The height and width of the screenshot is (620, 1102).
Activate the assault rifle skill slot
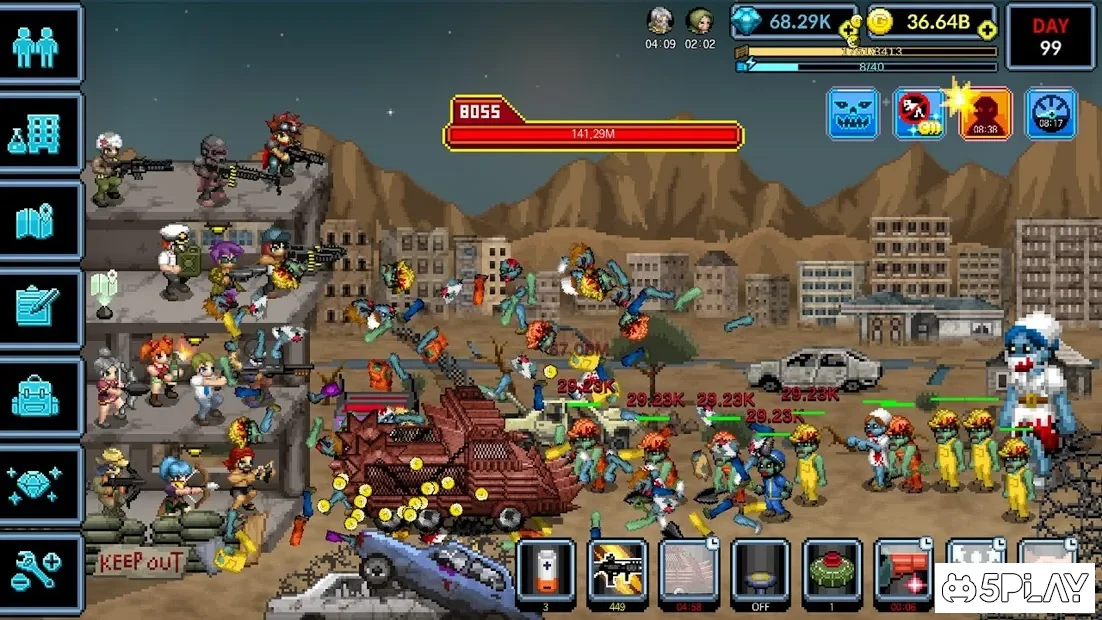(x=618, y=571)
